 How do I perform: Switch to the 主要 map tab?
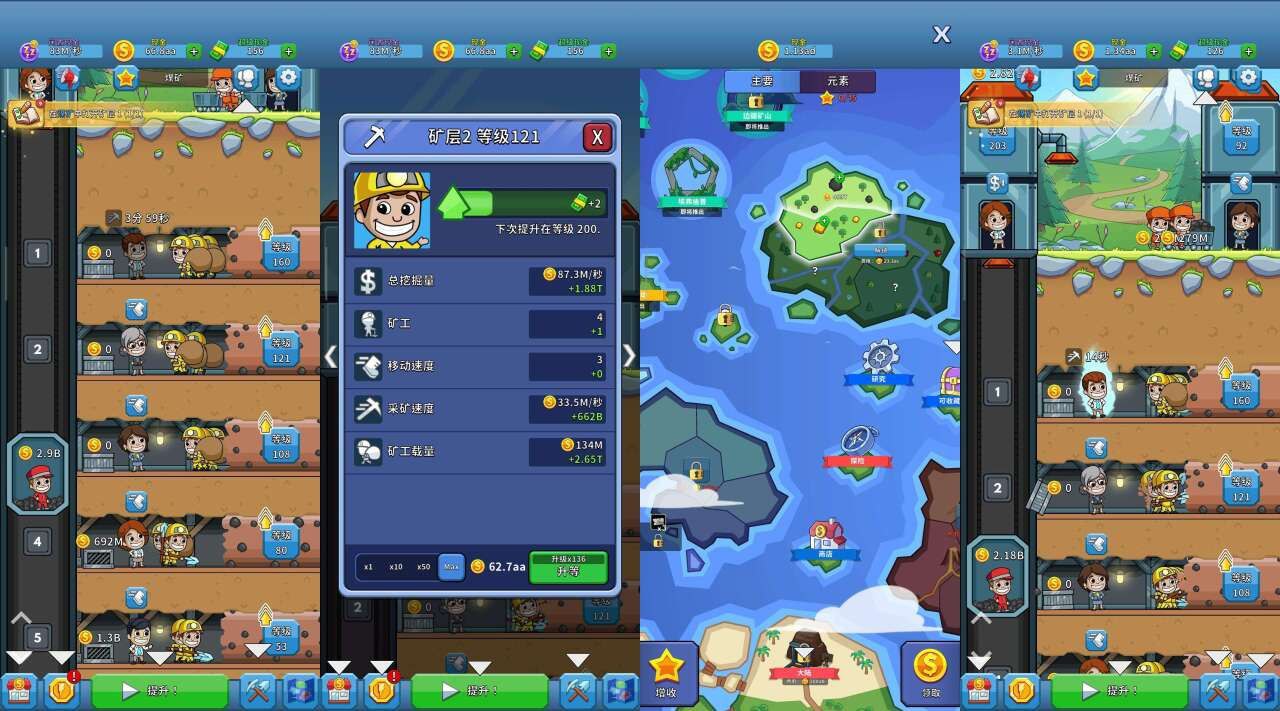[x=762, y=81]
